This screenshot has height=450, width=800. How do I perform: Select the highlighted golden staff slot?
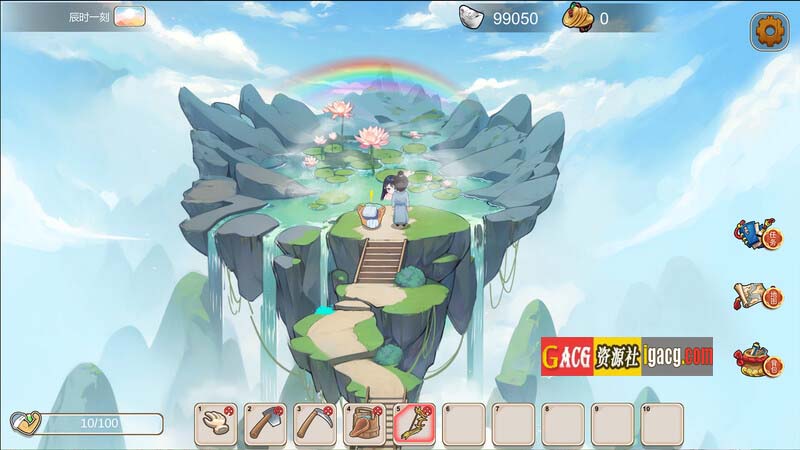click(413, 424)
